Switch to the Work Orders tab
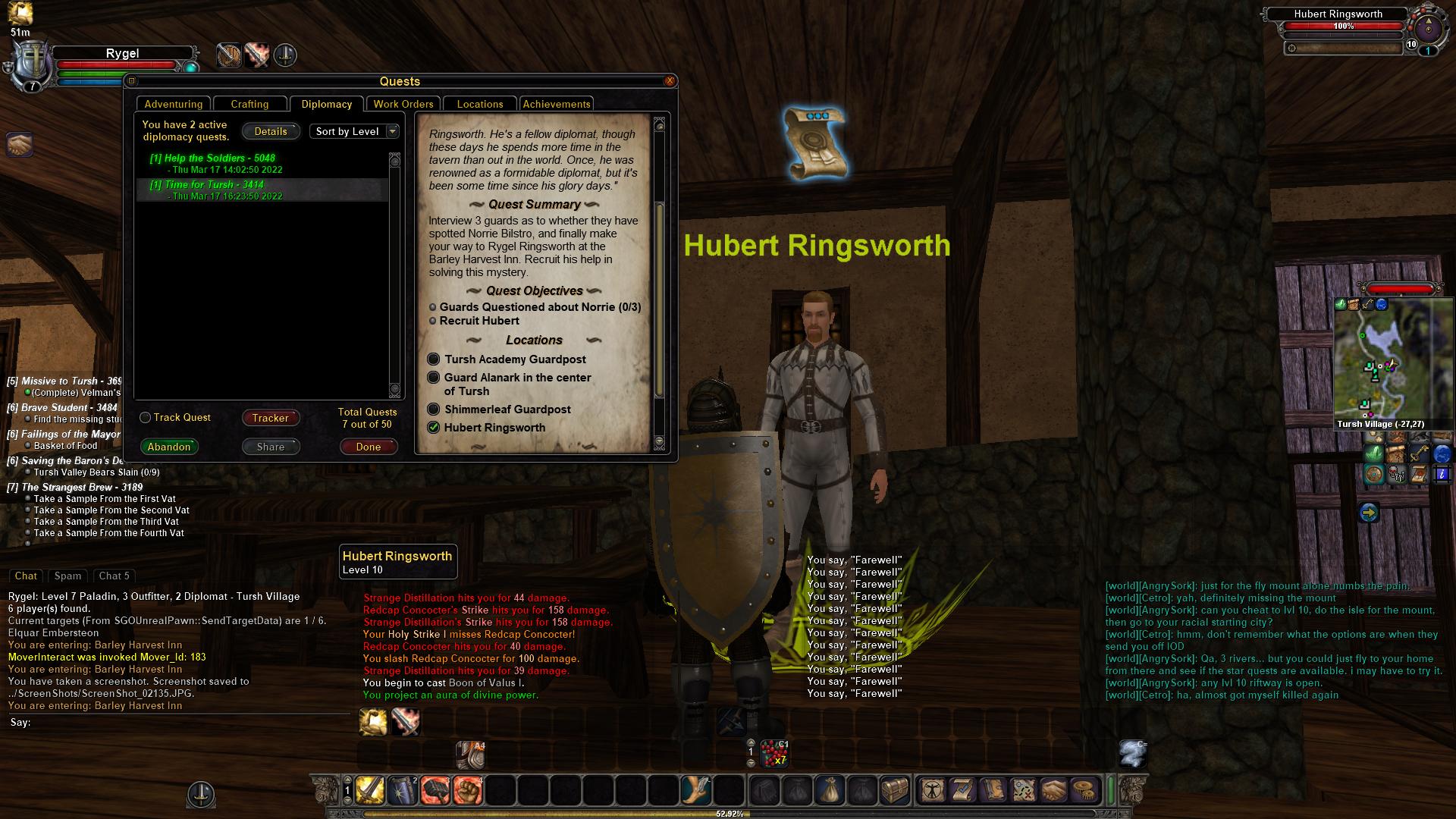Viewport: 1456px width, 819px height. (403, 104)
